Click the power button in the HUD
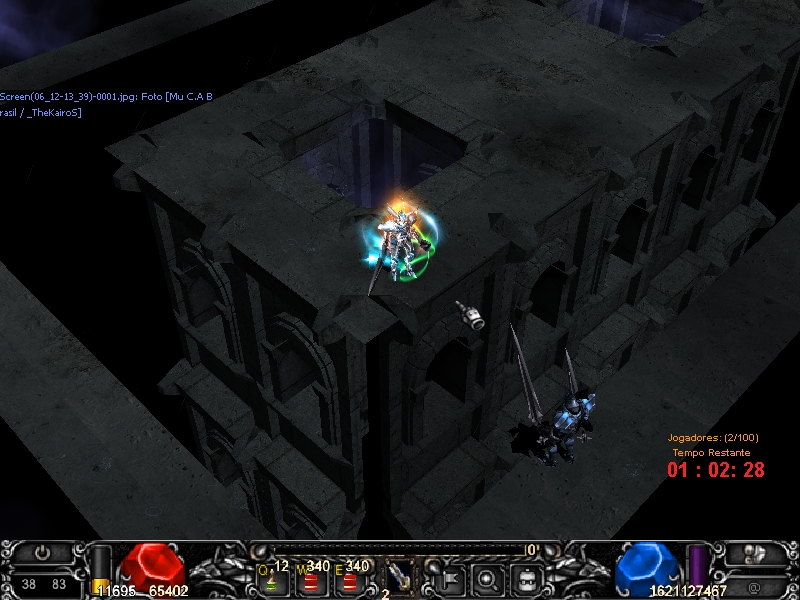Viewport: 800px width, 600px height. click(42, 552)
